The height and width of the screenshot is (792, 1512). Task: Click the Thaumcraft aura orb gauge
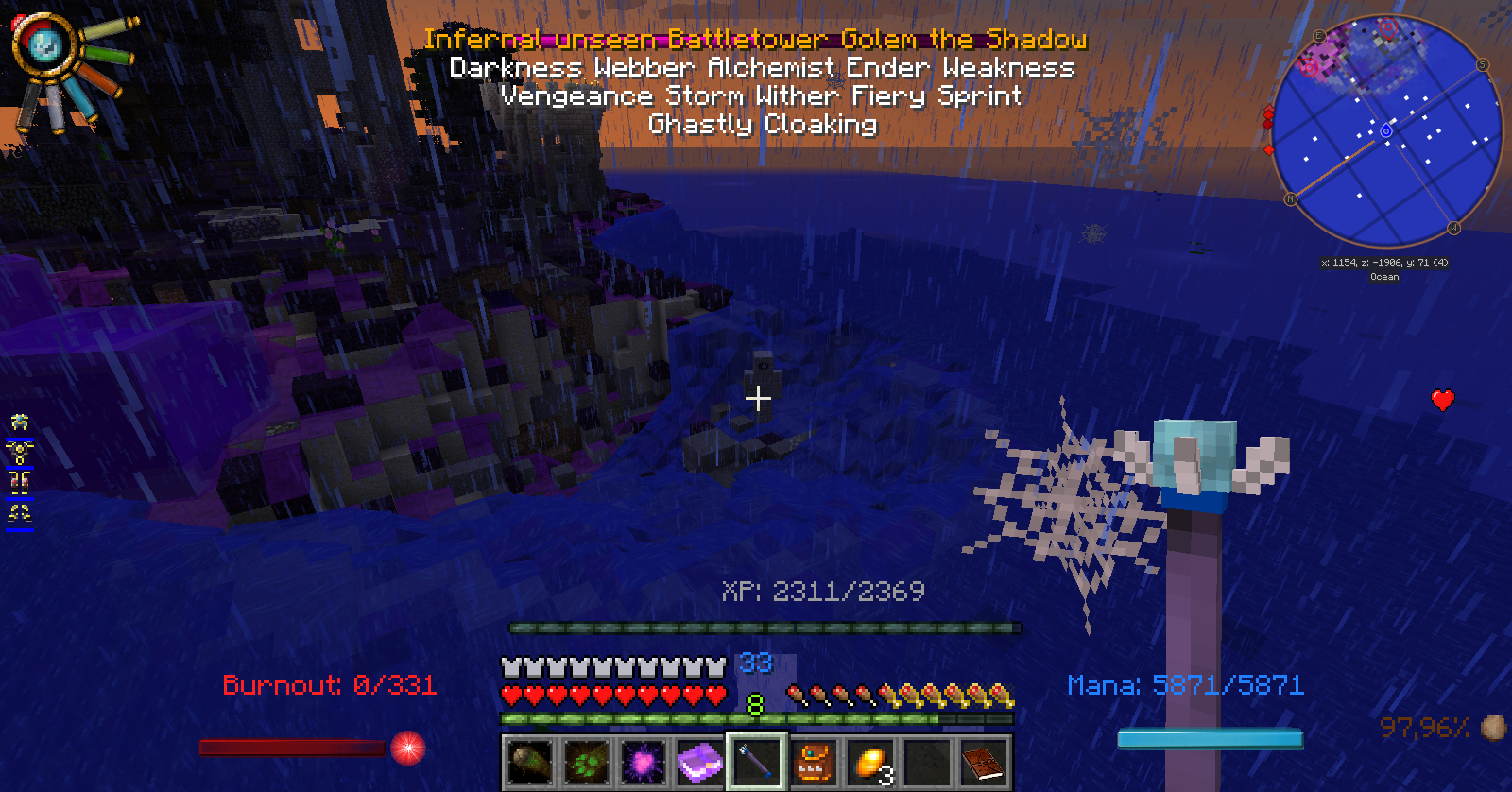click(x=44, y=44)
